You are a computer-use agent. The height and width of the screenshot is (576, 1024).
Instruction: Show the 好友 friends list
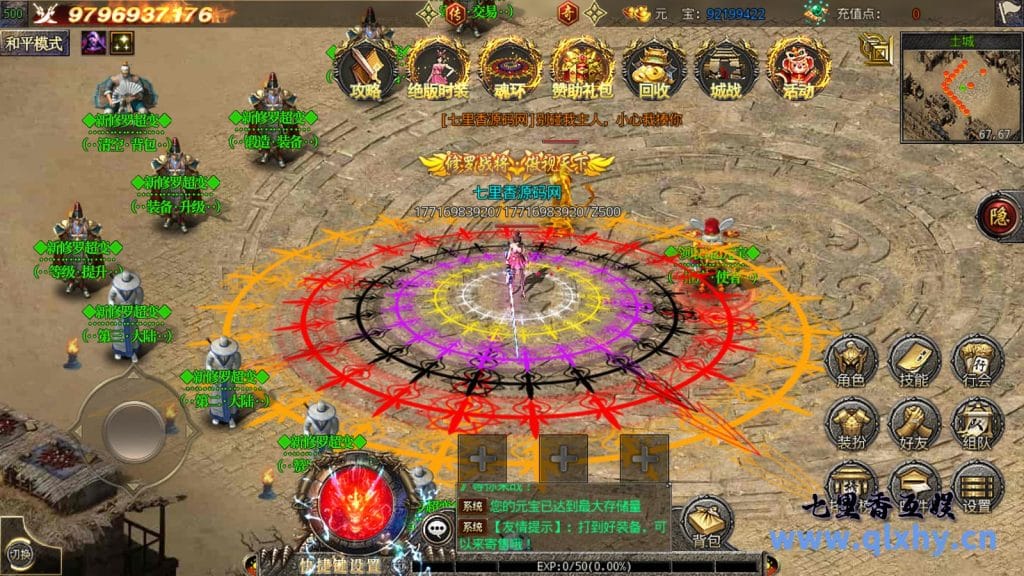[x=914, y=423]
